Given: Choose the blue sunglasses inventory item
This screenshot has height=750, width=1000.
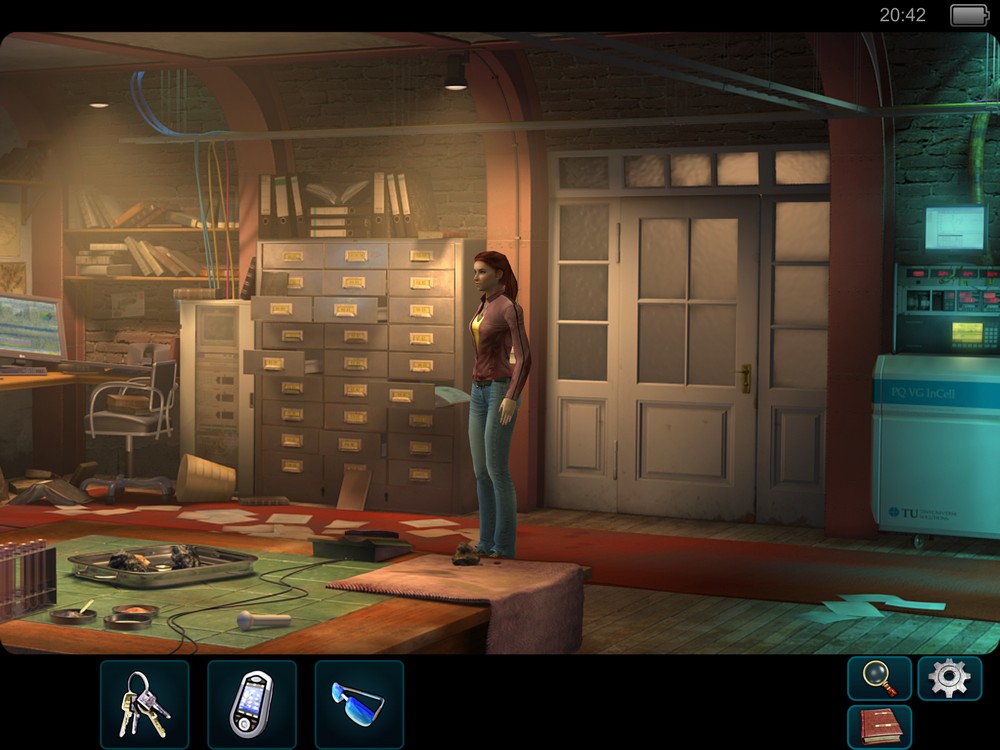Looking at the screenshot, I should click(358, 704).
